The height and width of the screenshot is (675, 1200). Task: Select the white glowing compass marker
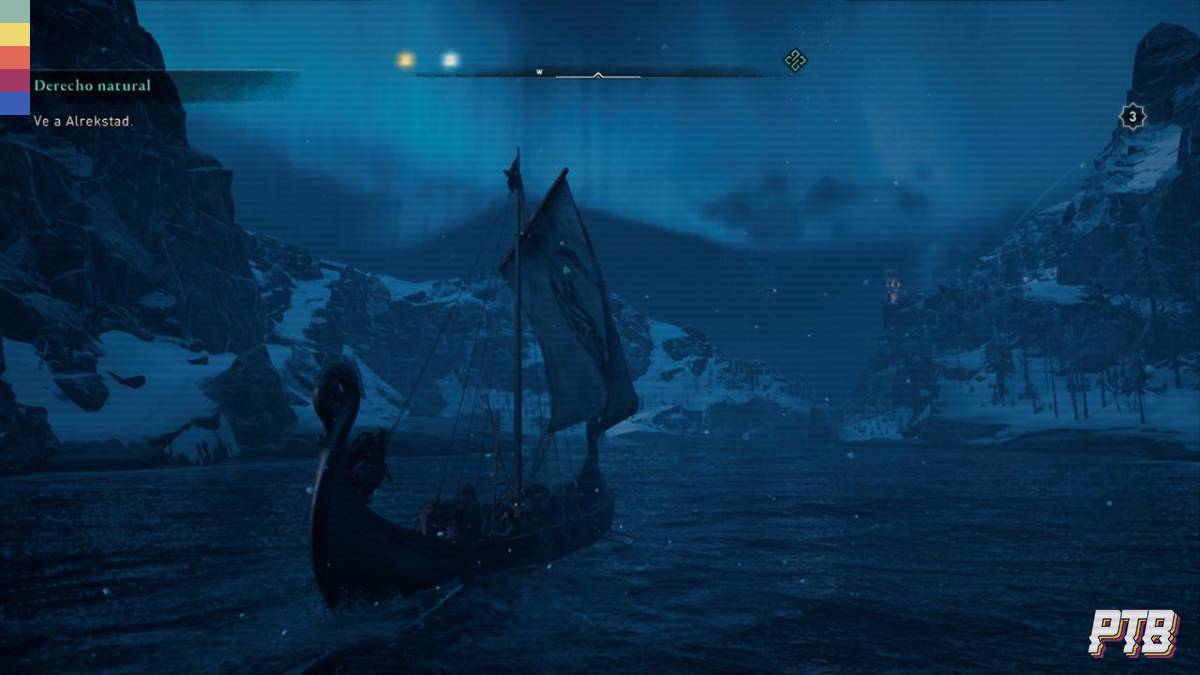click(450, 60)
